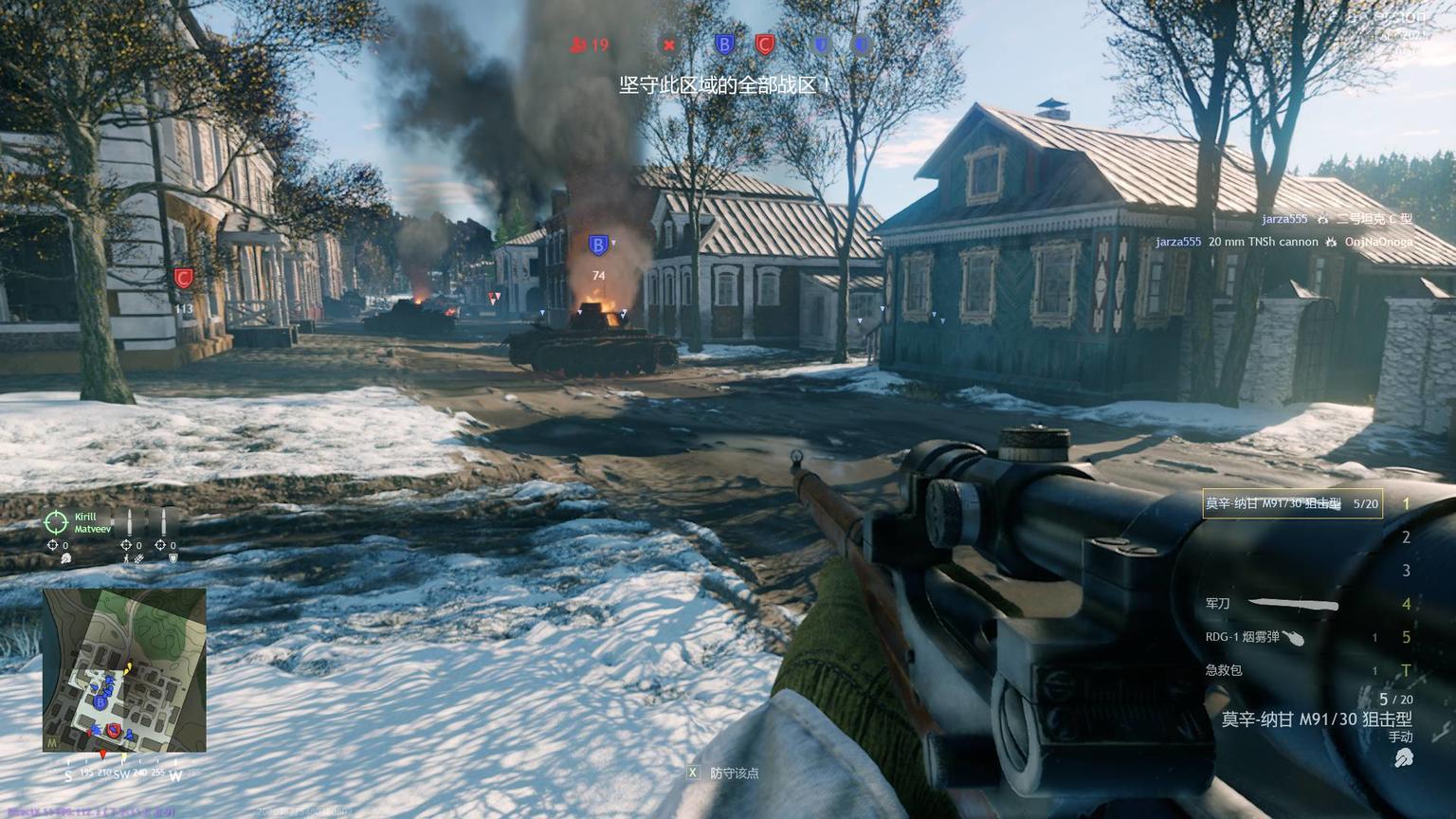Click the red C objective in top bar

coord(765,45)
